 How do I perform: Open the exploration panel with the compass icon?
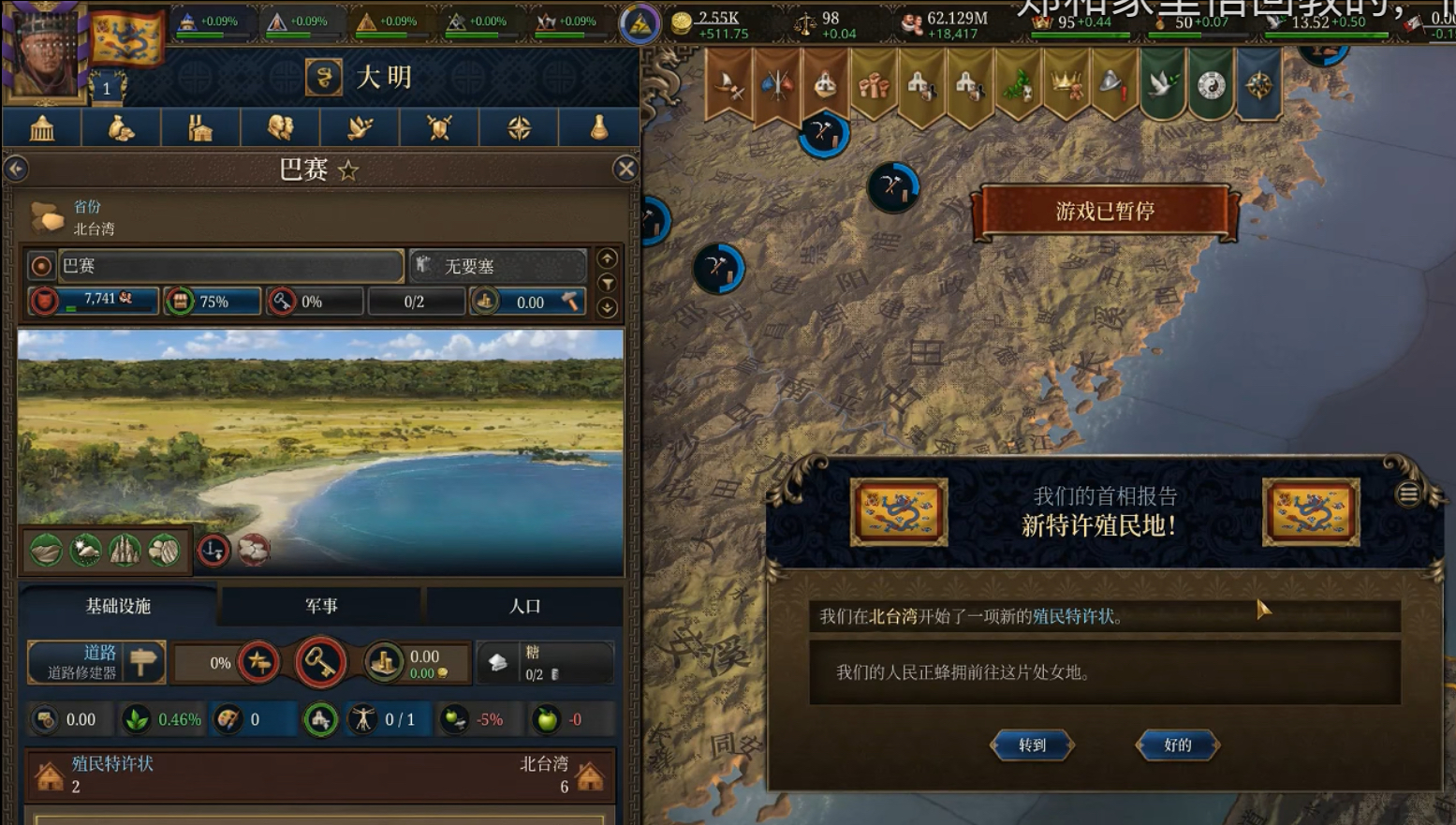(519, 127)
